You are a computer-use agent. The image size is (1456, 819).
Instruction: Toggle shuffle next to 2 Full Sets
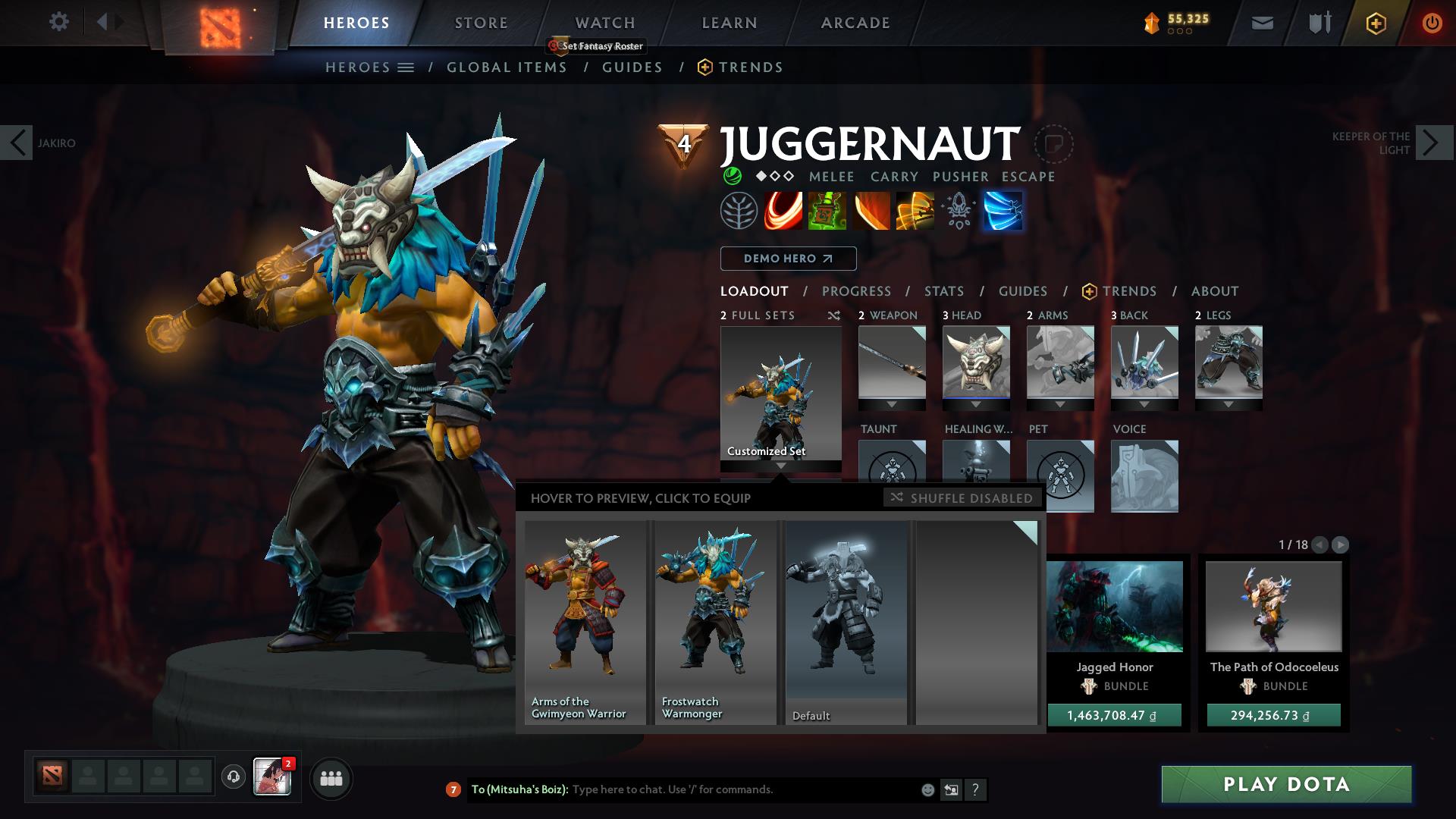835,315
